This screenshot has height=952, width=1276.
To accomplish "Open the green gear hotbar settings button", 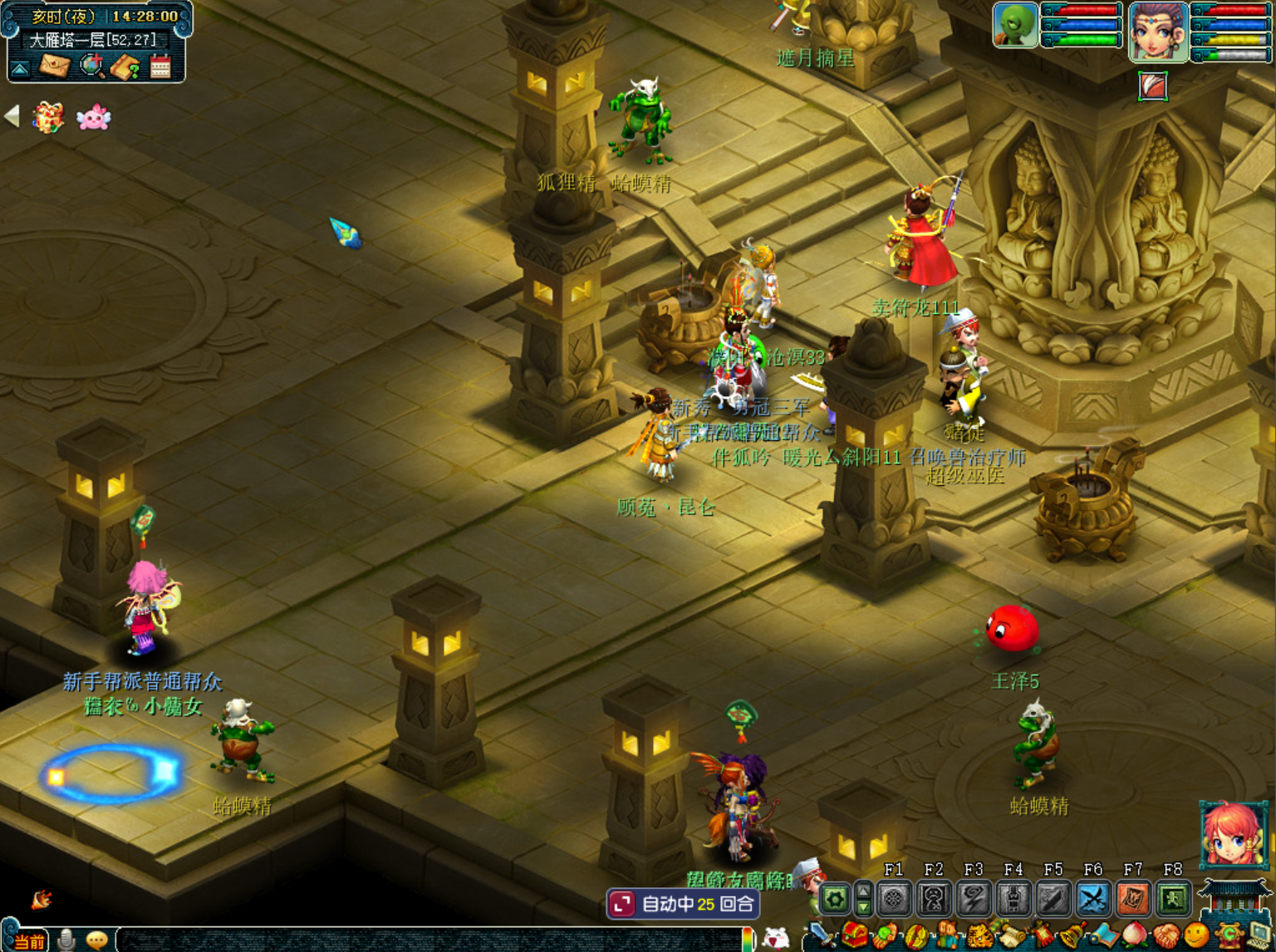I will click(x=835, y=899).
